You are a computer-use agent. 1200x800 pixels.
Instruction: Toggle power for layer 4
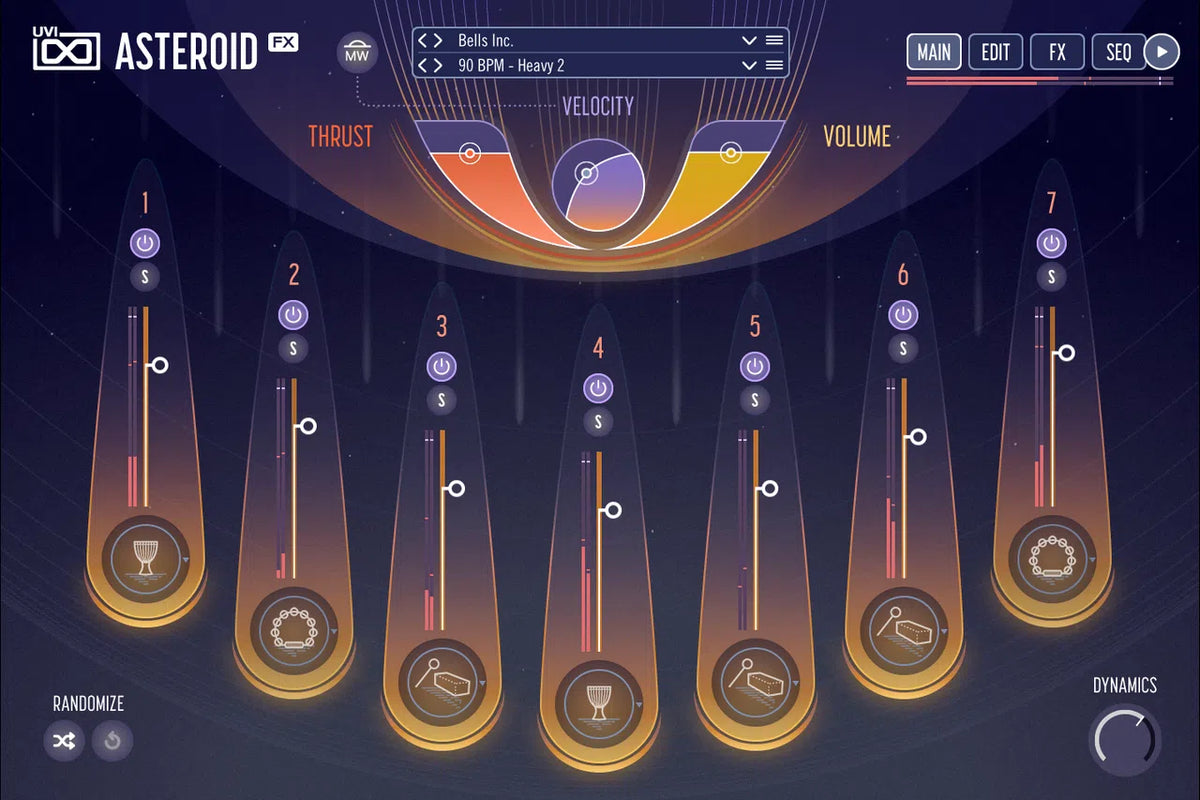coord(598,388)
